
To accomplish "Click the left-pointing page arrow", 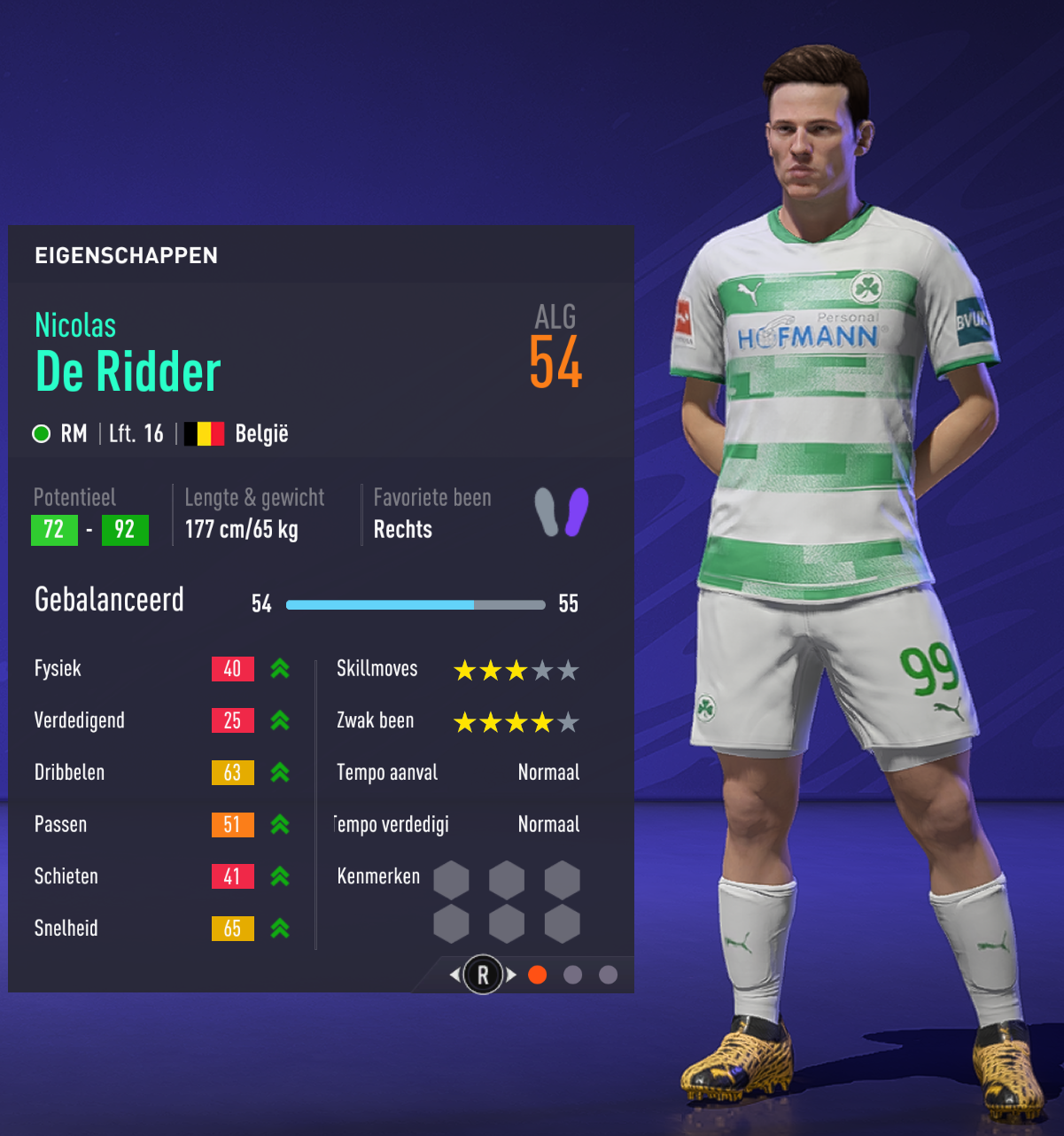I will coord(454,975).
